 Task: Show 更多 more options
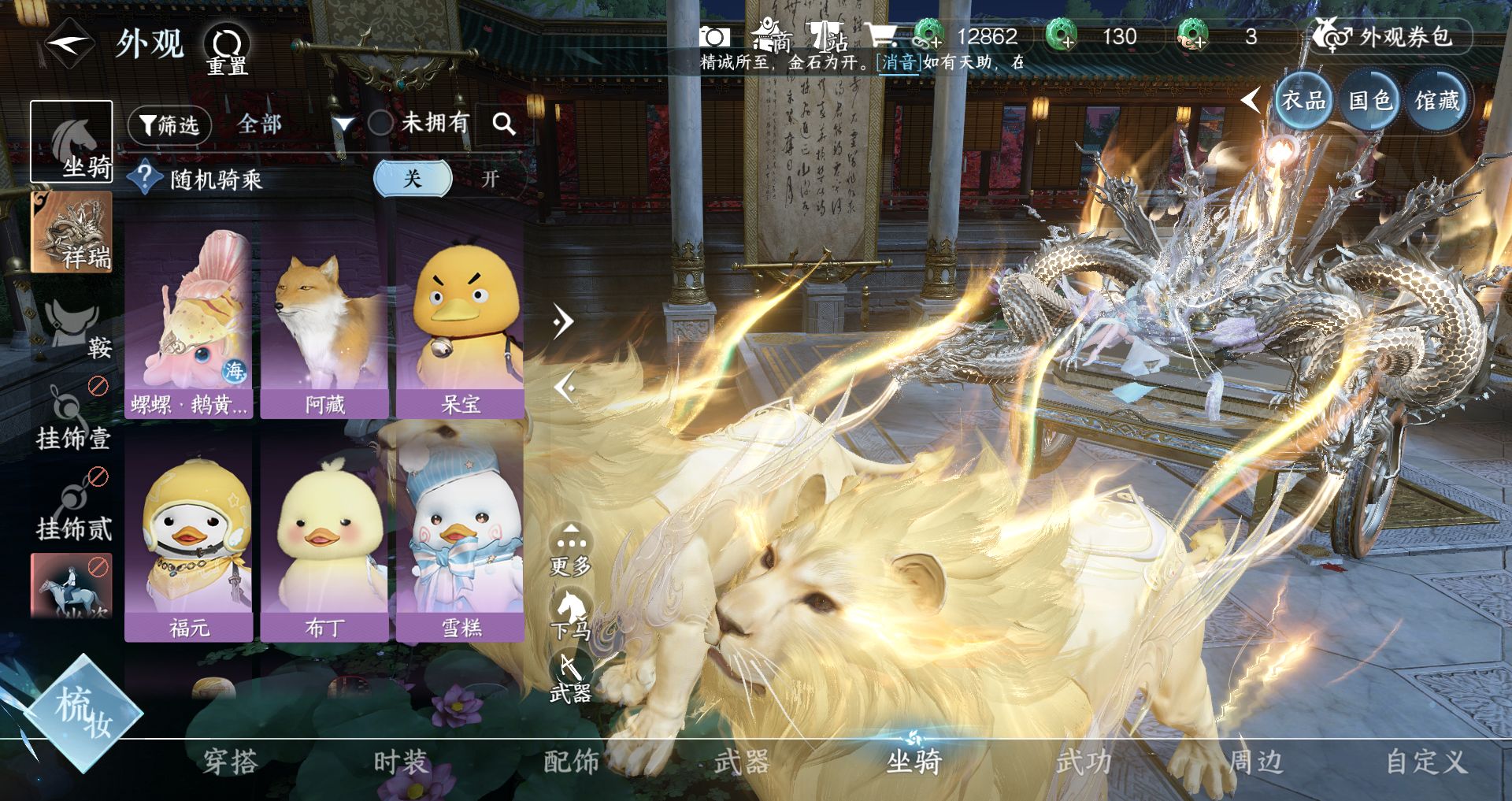[x=571, y=550]
